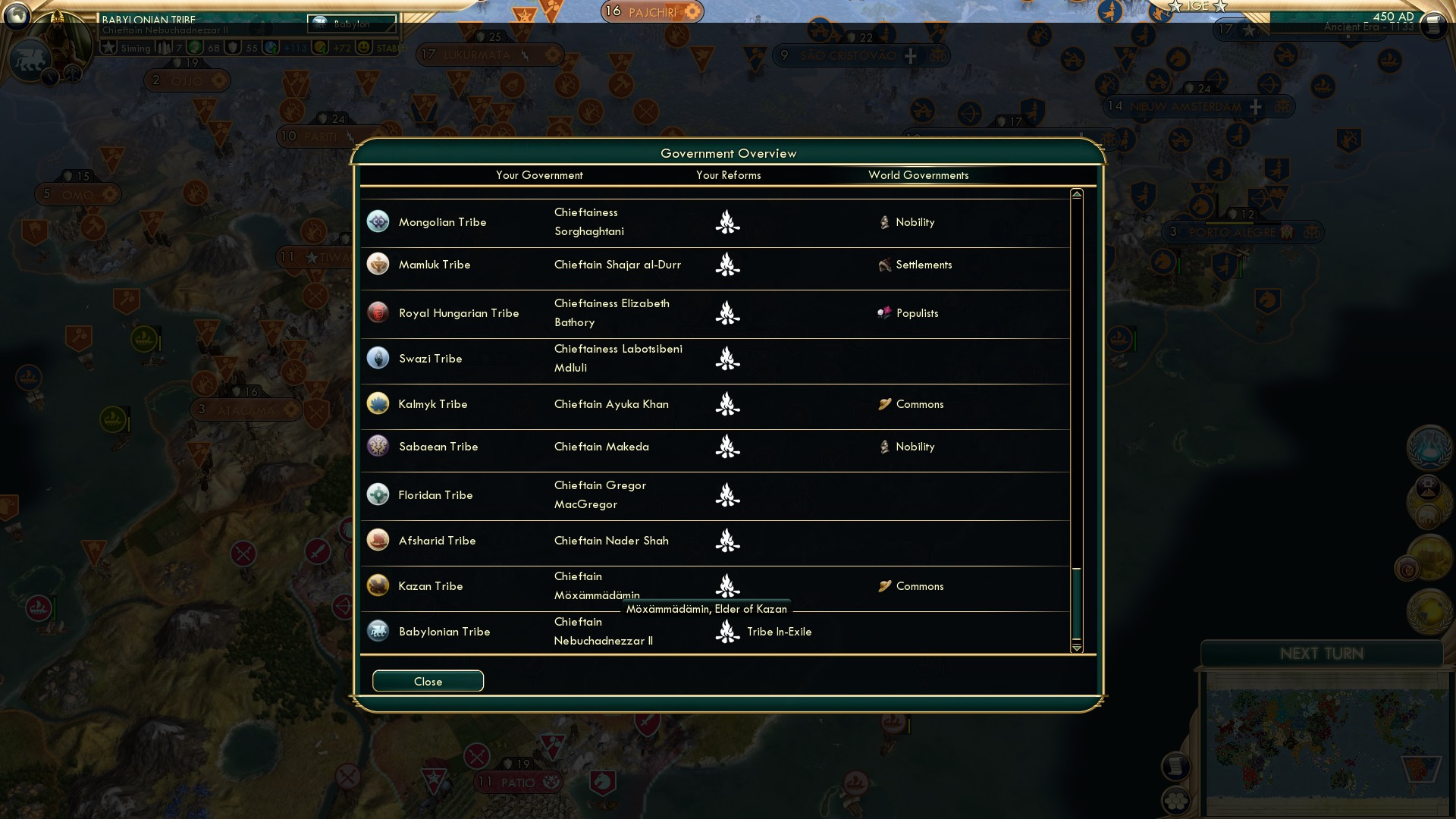Switch to the Your Government tab
The width and height of the screenshot is (1456, 819).
539,175
